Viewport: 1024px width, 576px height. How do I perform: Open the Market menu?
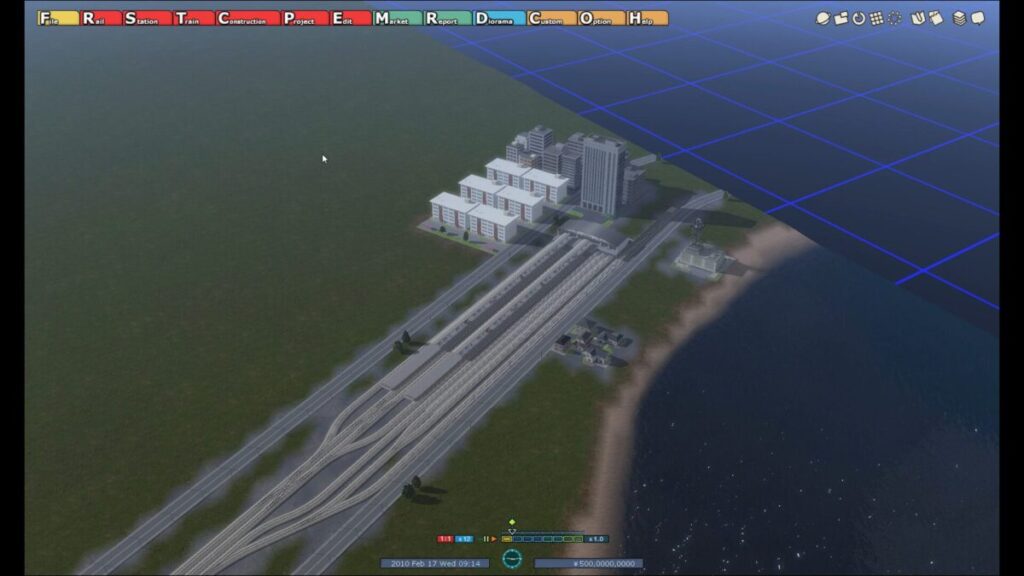(x=396, y=18)
